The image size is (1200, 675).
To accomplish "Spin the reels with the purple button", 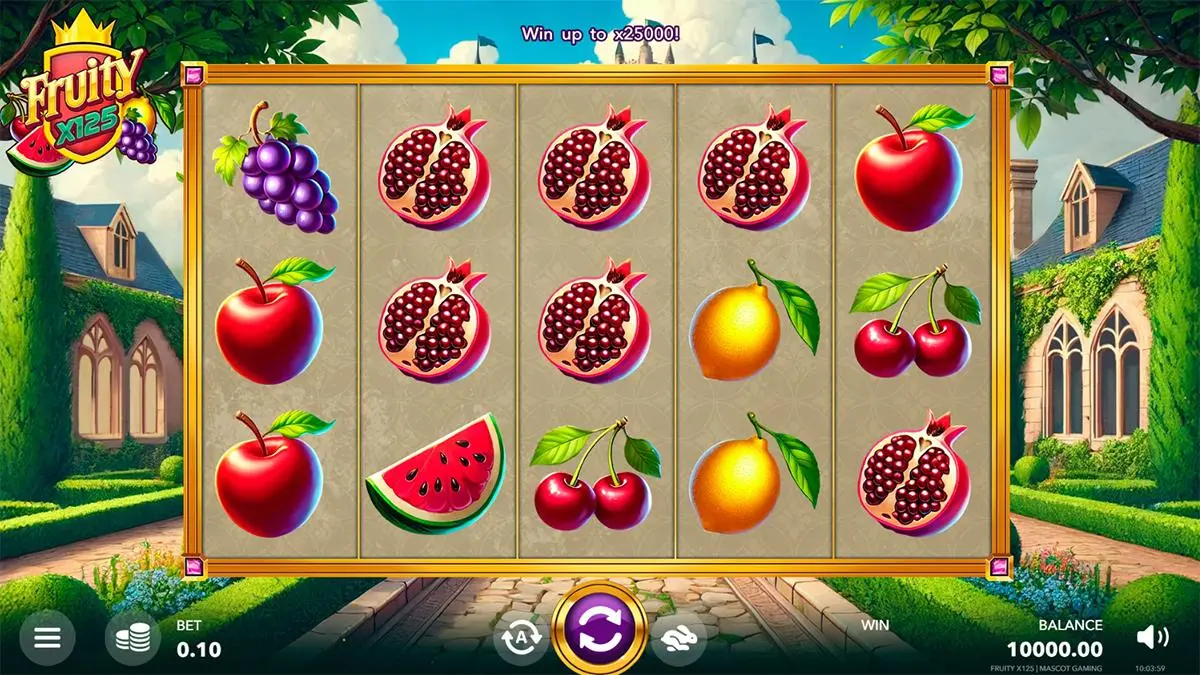I will 600,632.
